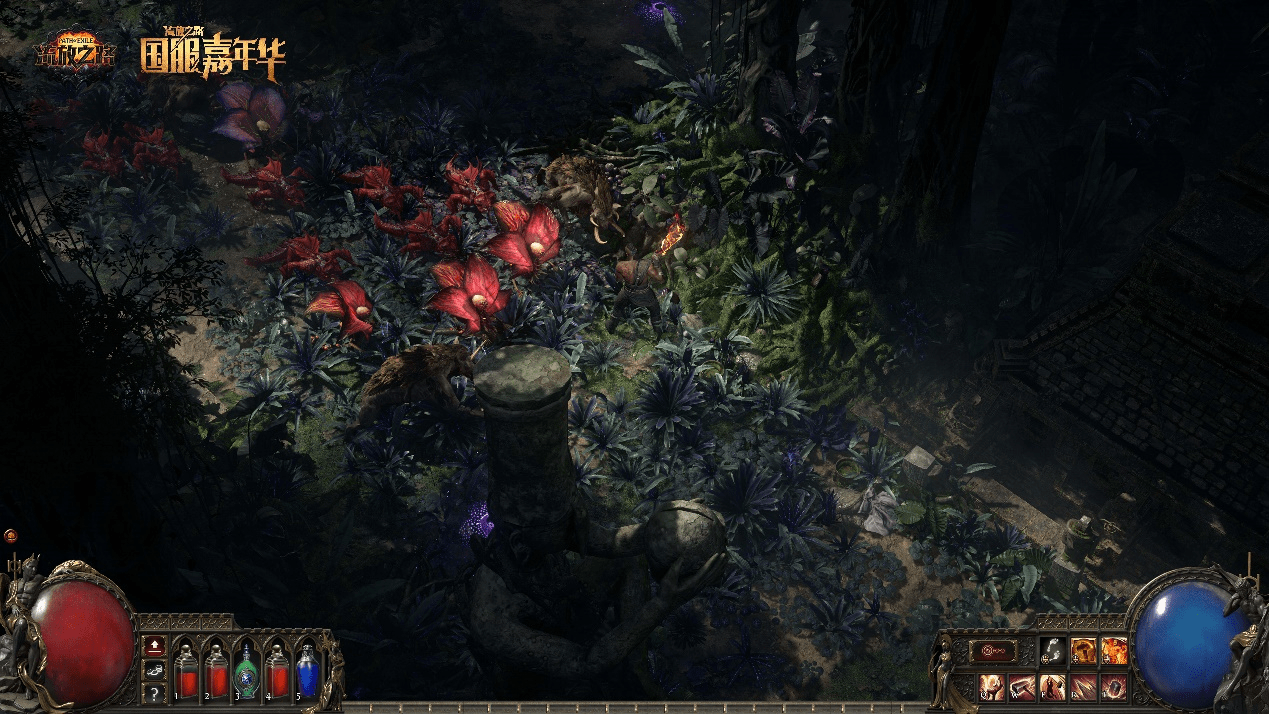Screen dimensions: 1269x714
Task: Activate the Q fiery hand skill
Action: [991, 687]
